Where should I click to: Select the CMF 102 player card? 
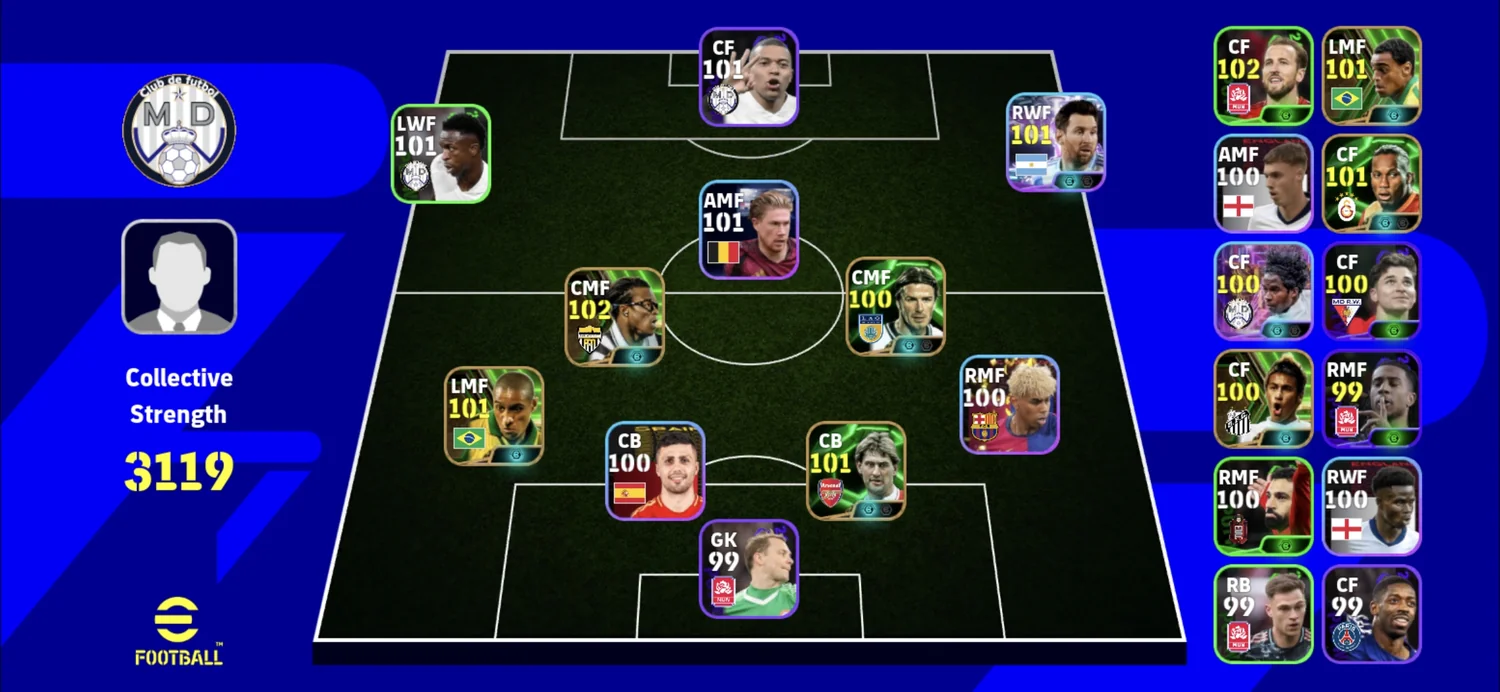click(614, 316)
